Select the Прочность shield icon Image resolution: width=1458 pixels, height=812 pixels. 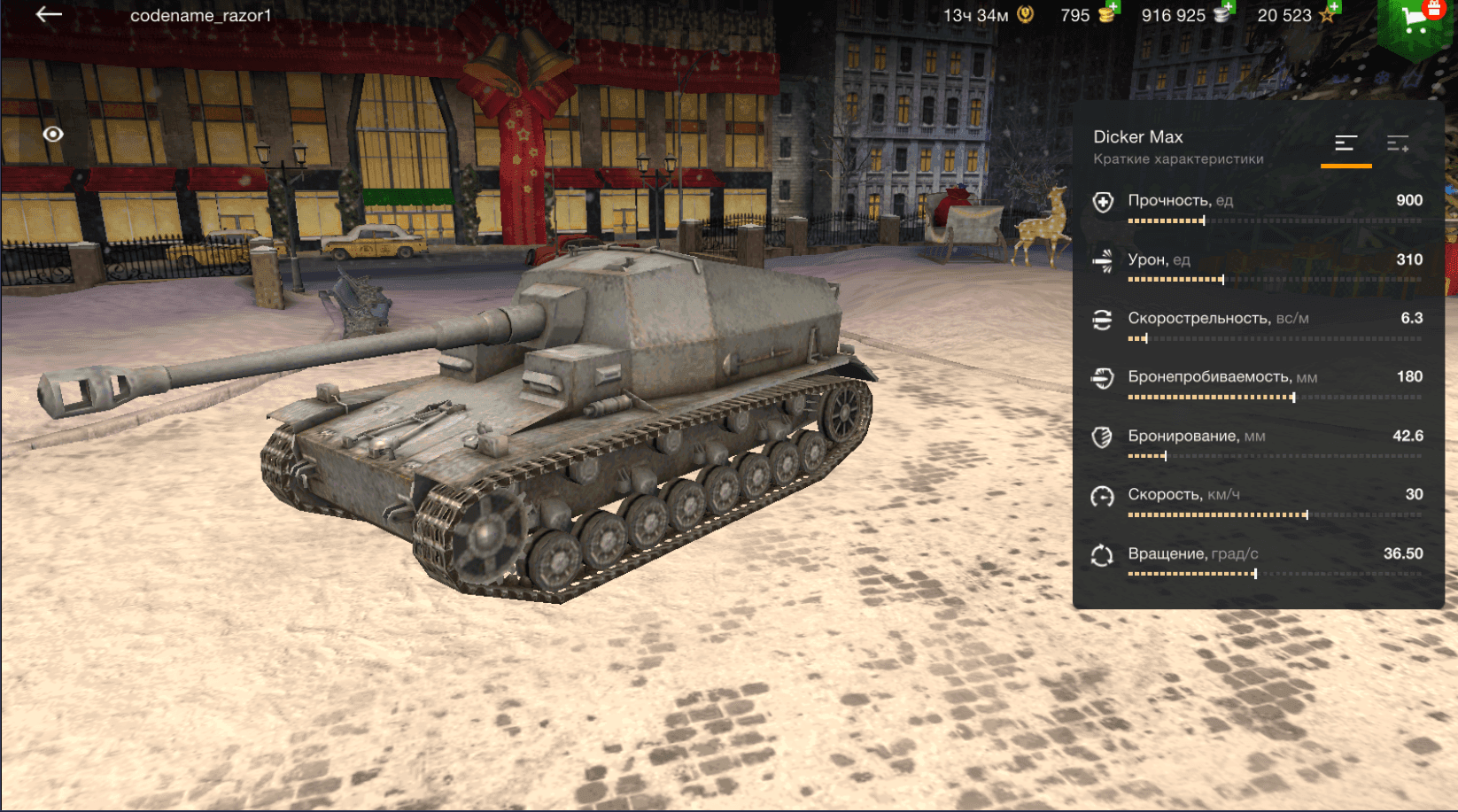coord(1102,203)
